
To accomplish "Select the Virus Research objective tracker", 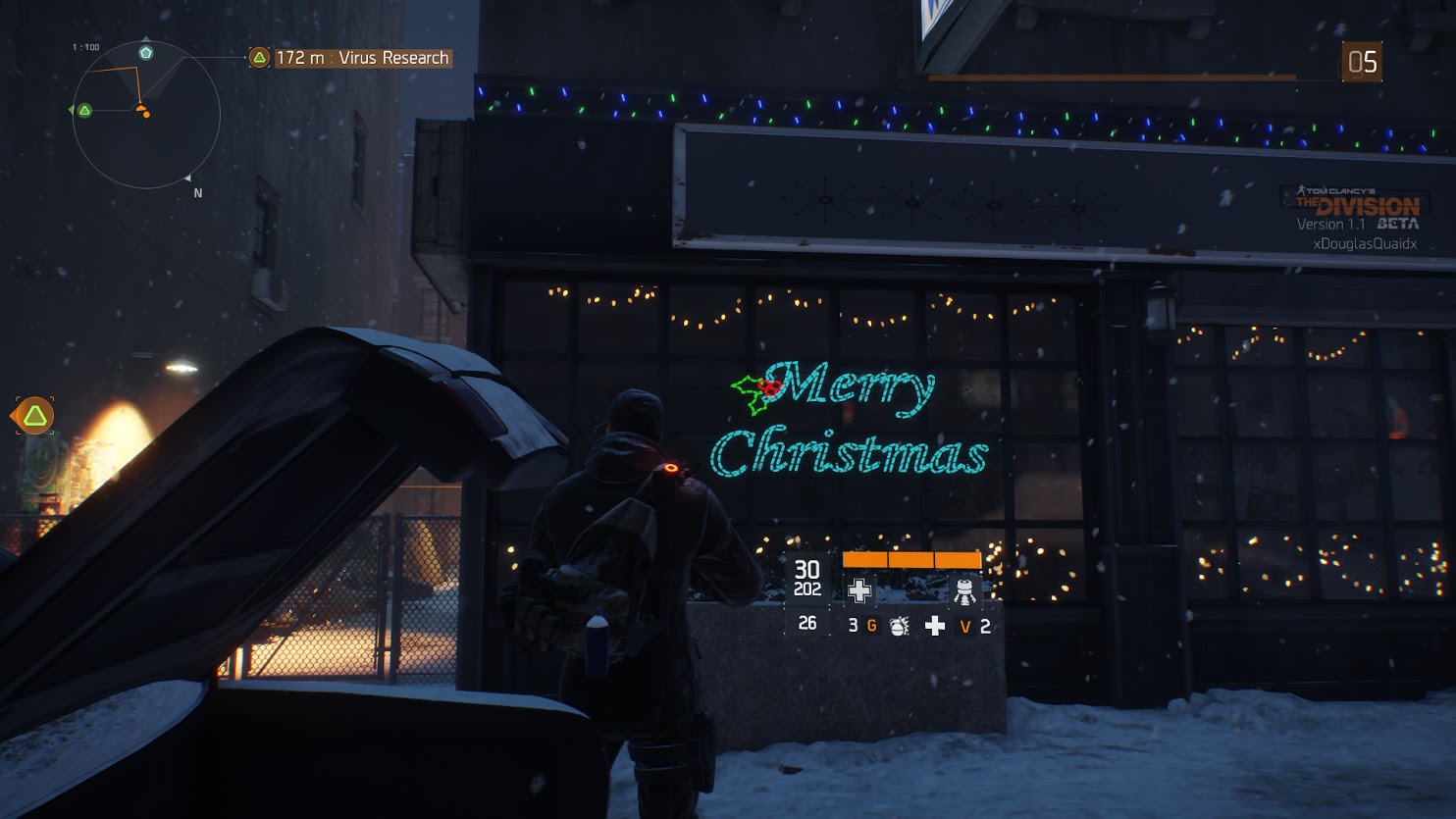I will point(350,58).
